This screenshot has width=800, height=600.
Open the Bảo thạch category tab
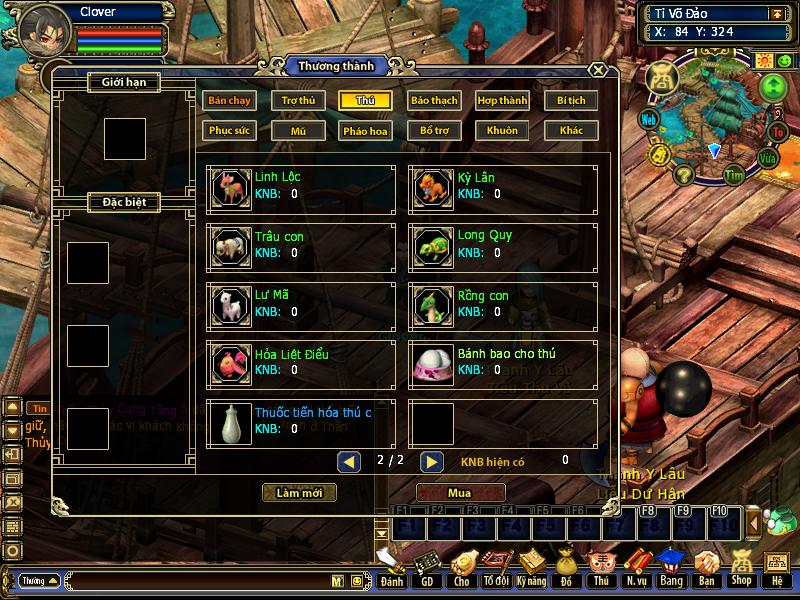click(434, 100)
